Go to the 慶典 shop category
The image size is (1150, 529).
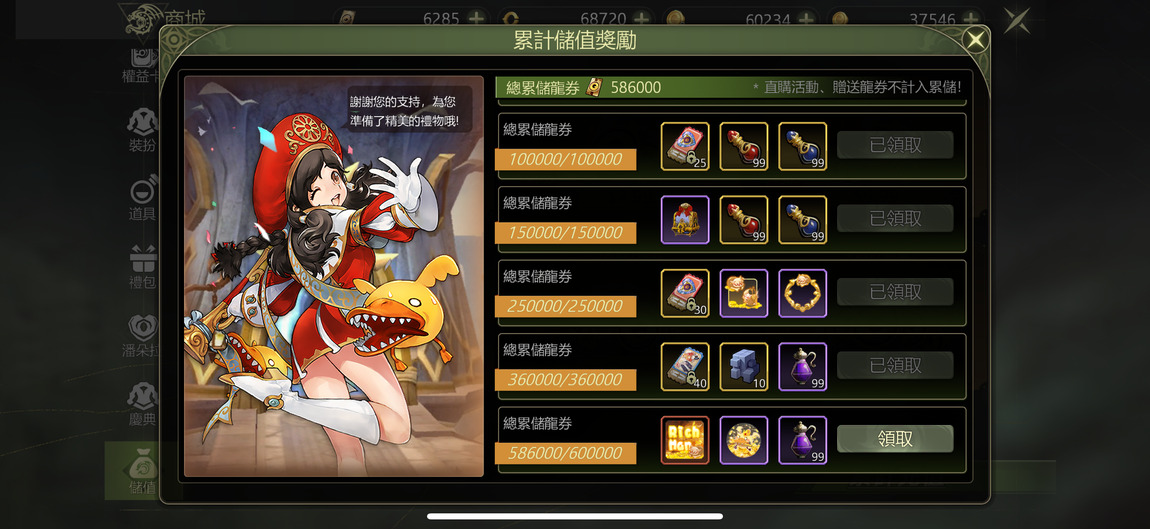click(x=142, y=403)
